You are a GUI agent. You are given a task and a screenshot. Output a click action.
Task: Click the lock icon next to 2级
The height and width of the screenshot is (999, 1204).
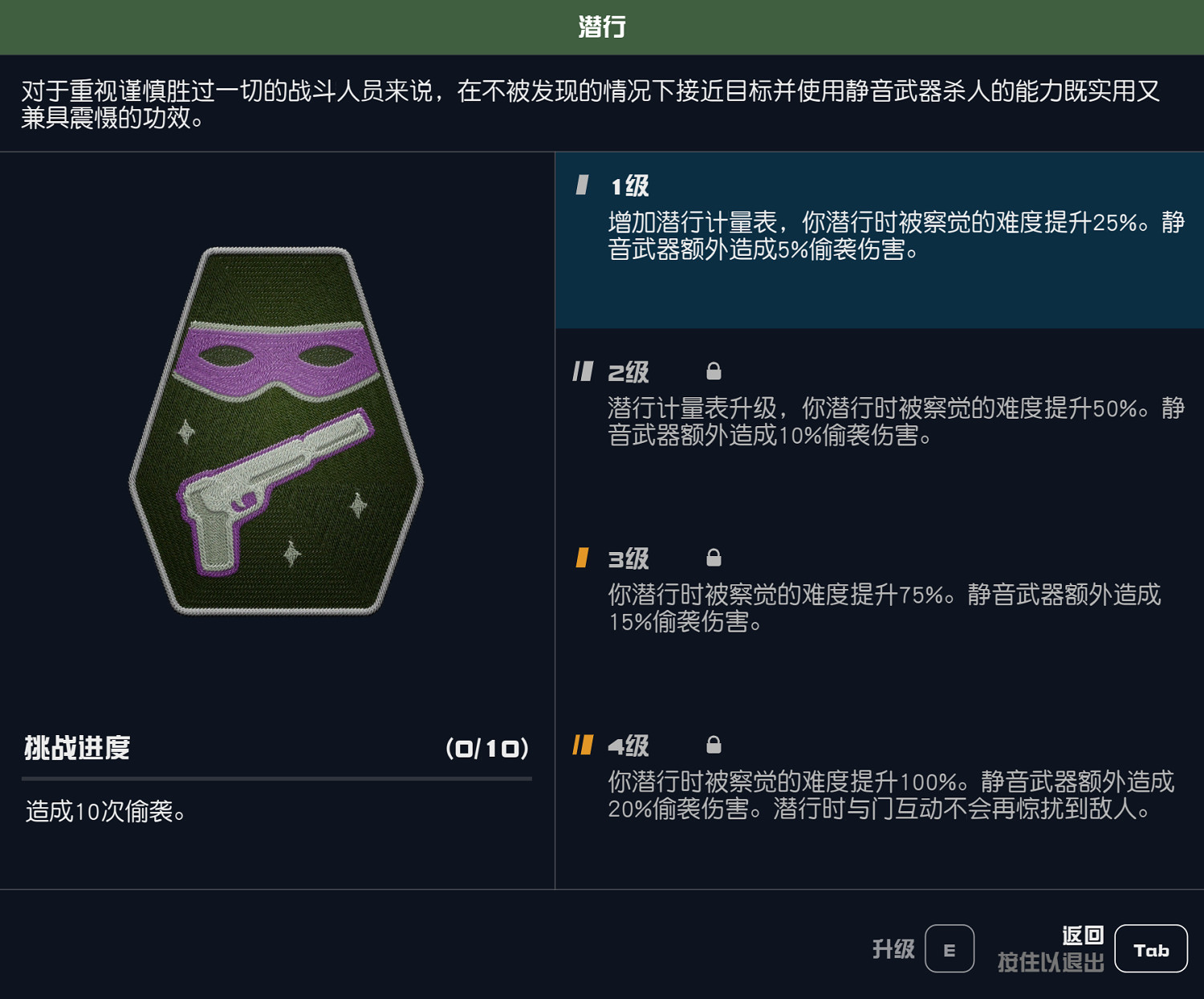(x=713, y=371)
